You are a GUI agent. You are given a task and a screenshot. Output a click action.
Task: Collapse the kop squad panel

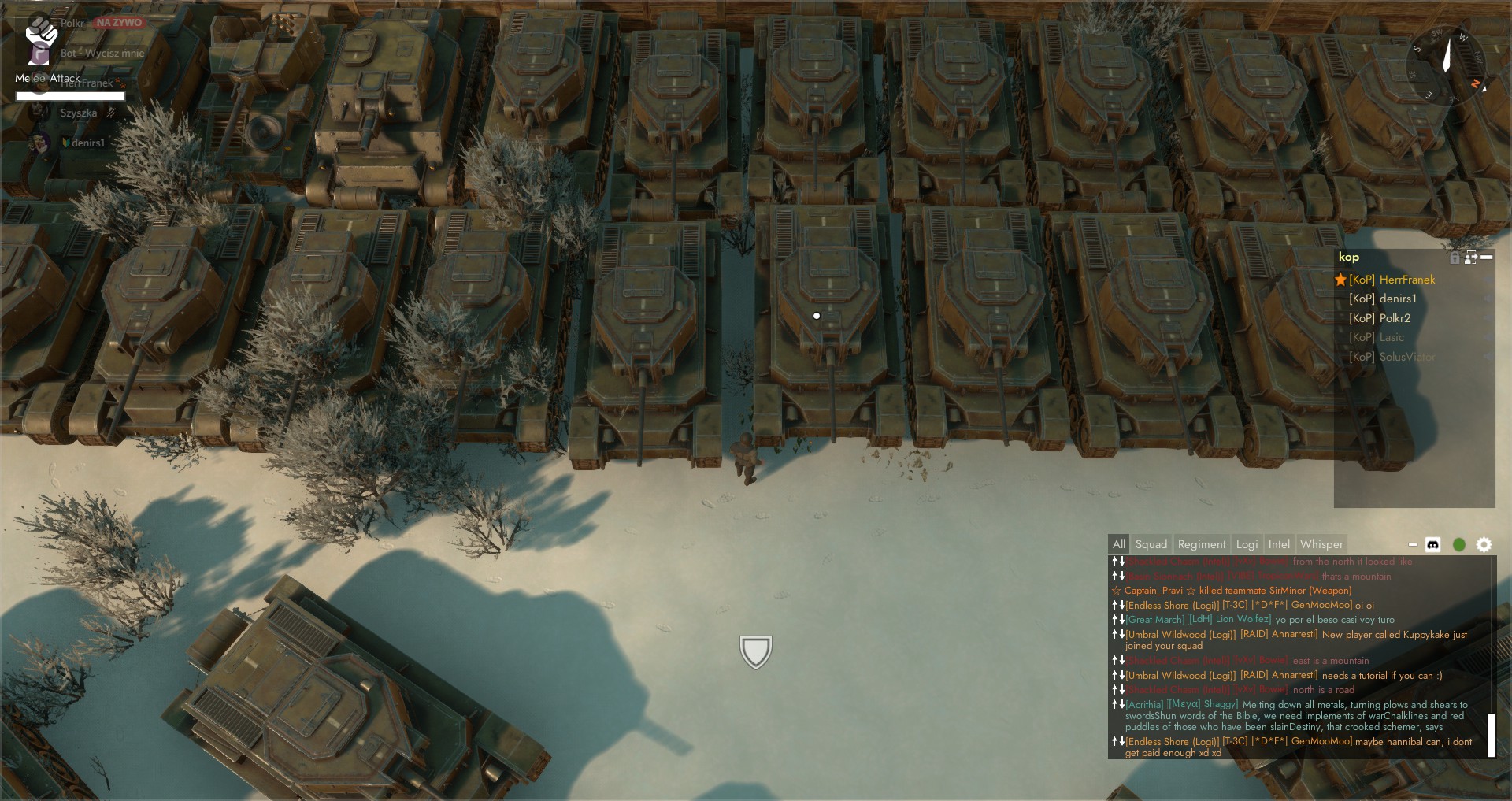tap(1487, 257)
